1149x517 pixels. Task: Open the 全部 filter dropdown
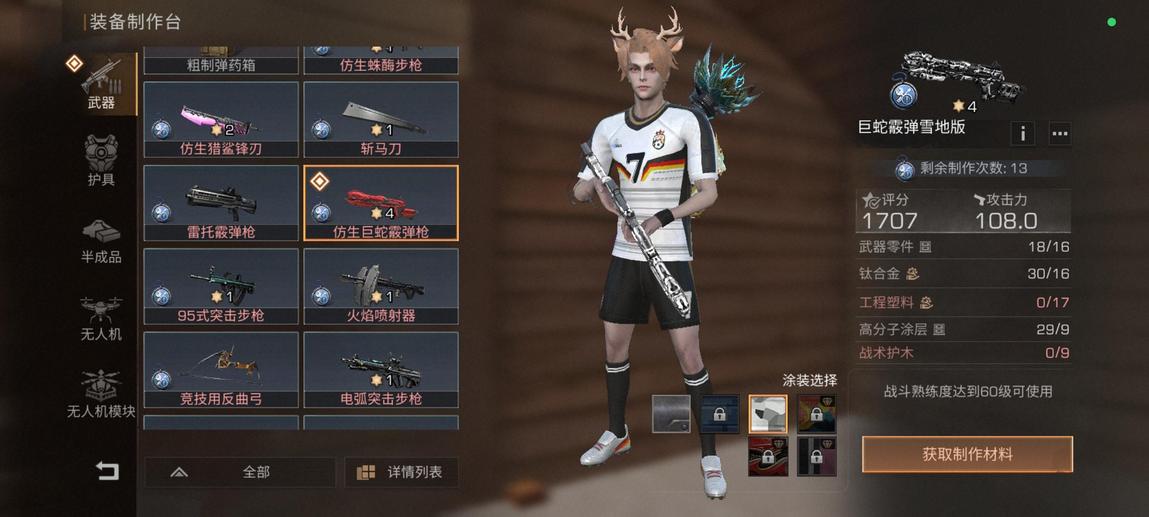click(240, 472)
